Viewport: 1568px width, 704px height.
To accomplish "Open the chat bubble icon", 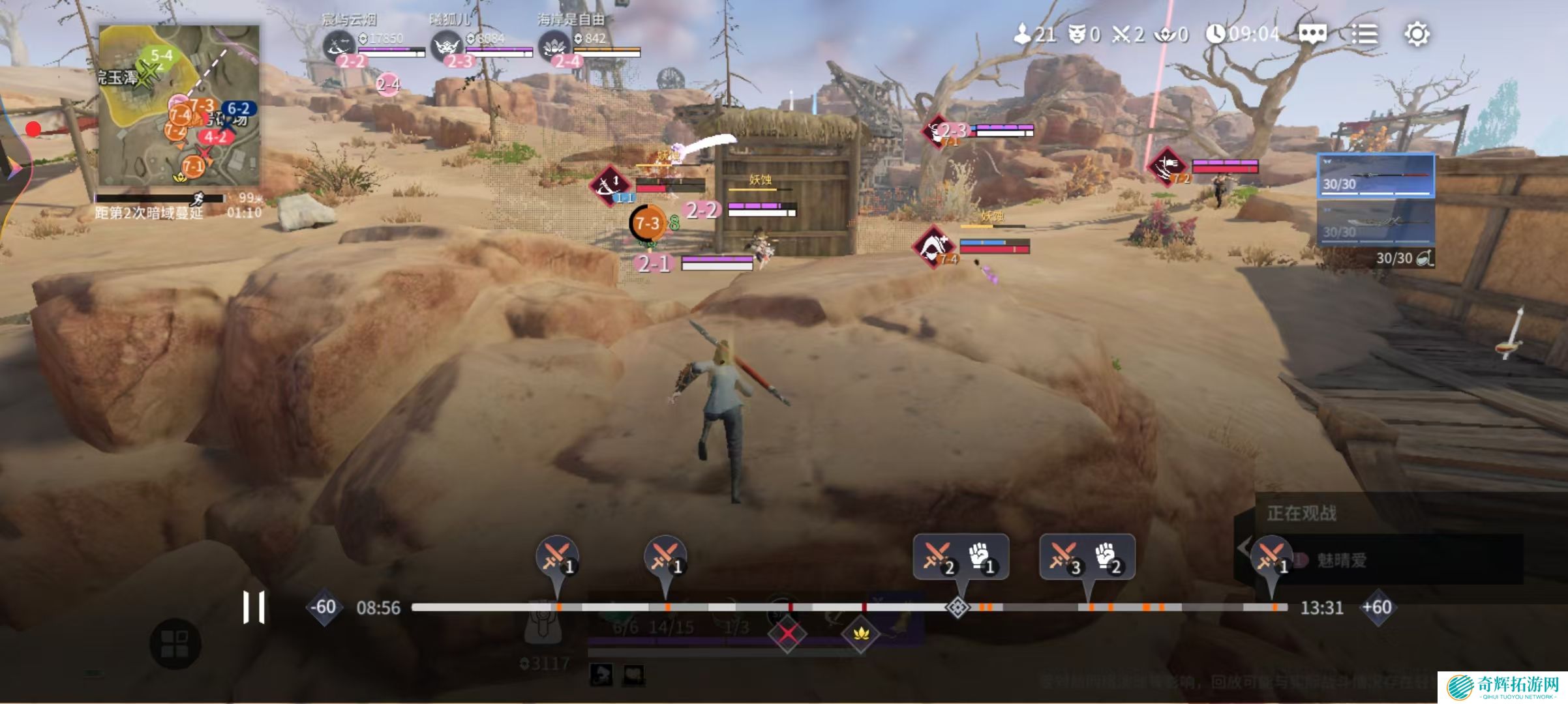I will (x=1312, y=34).
